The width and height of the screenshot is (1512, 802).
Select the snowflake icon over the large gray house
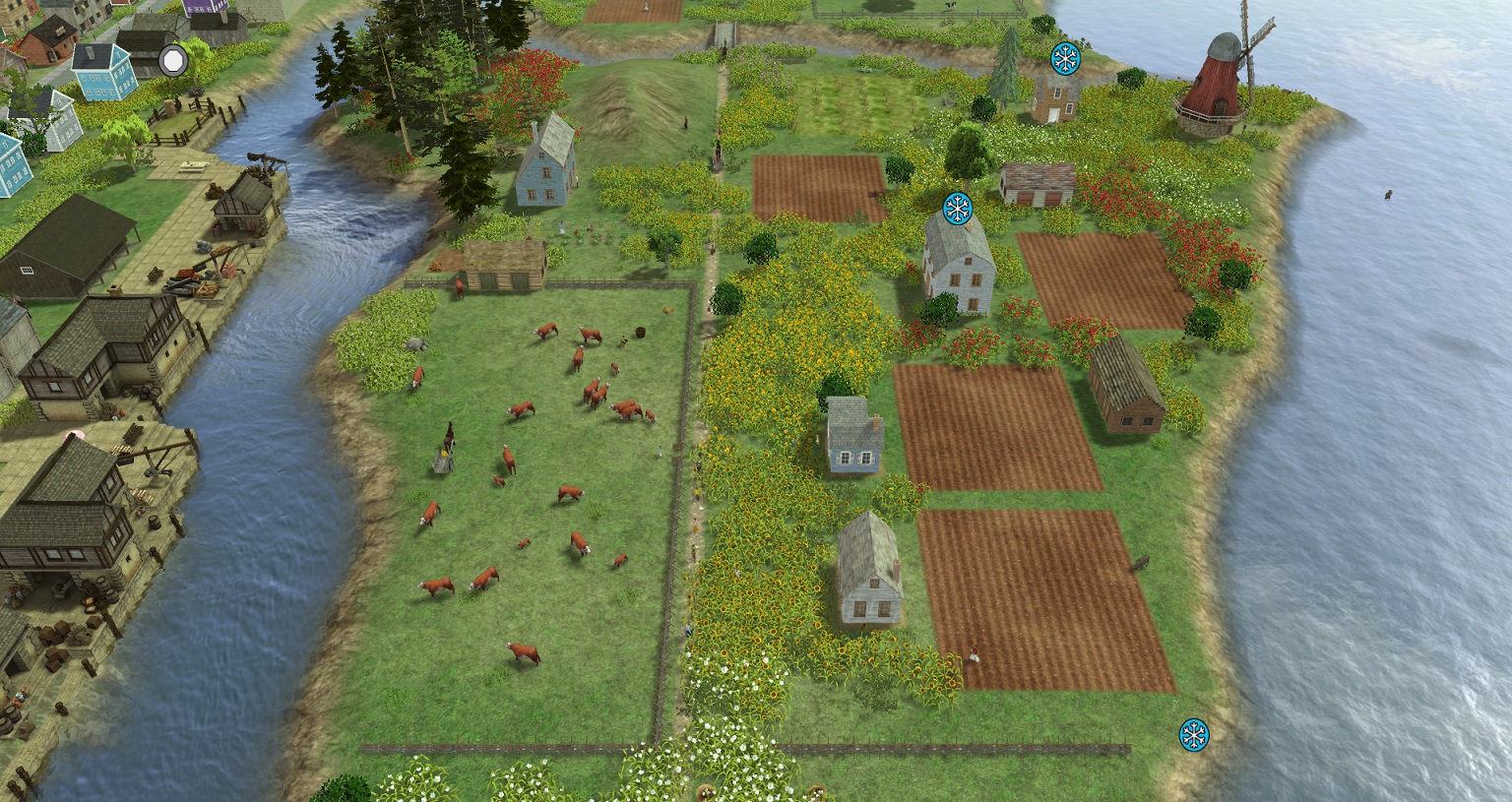957,208
